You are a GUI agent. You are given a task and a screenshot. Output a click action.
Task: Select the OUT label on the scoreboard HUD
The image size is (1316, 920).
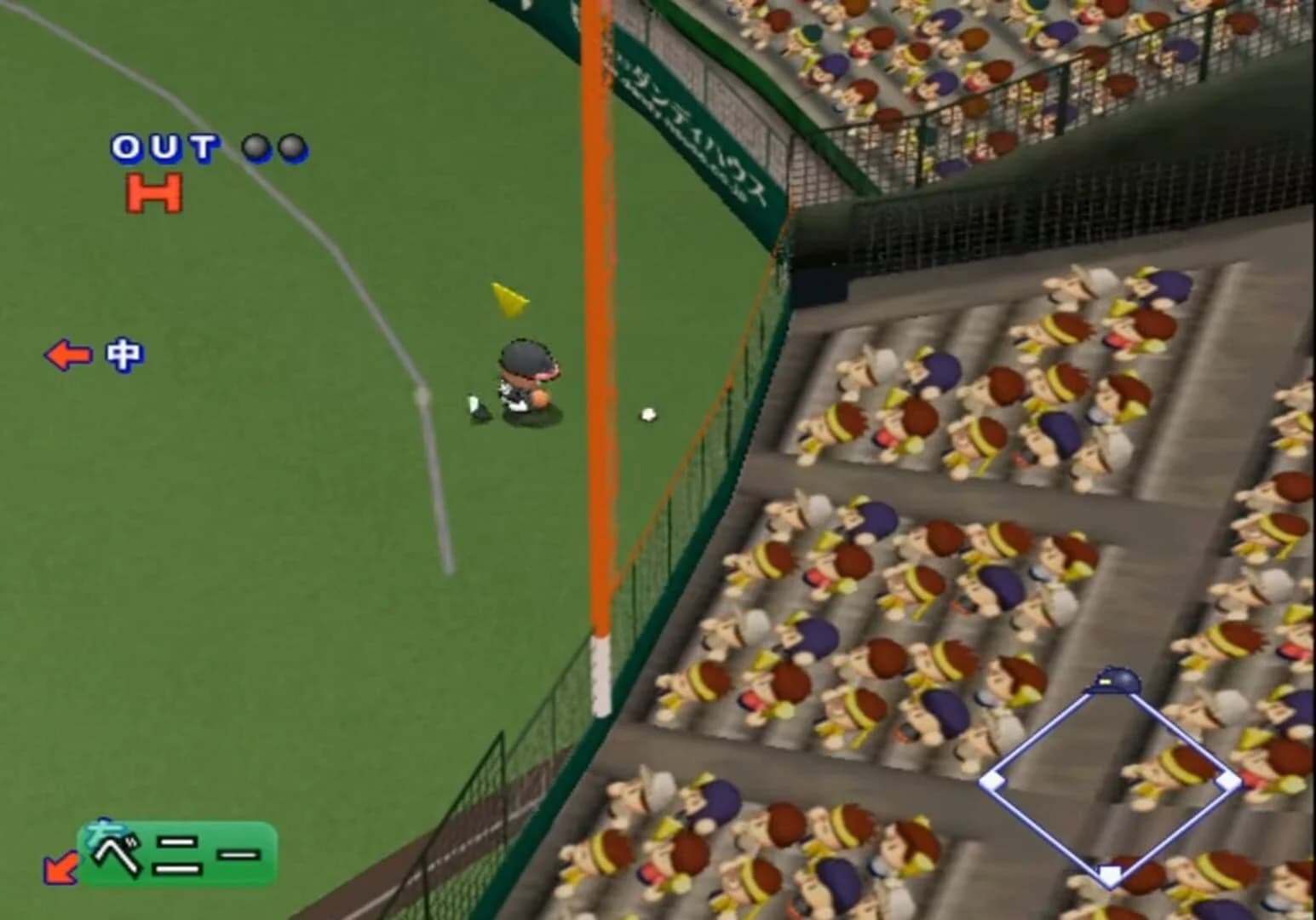click(x=166, y=147)
